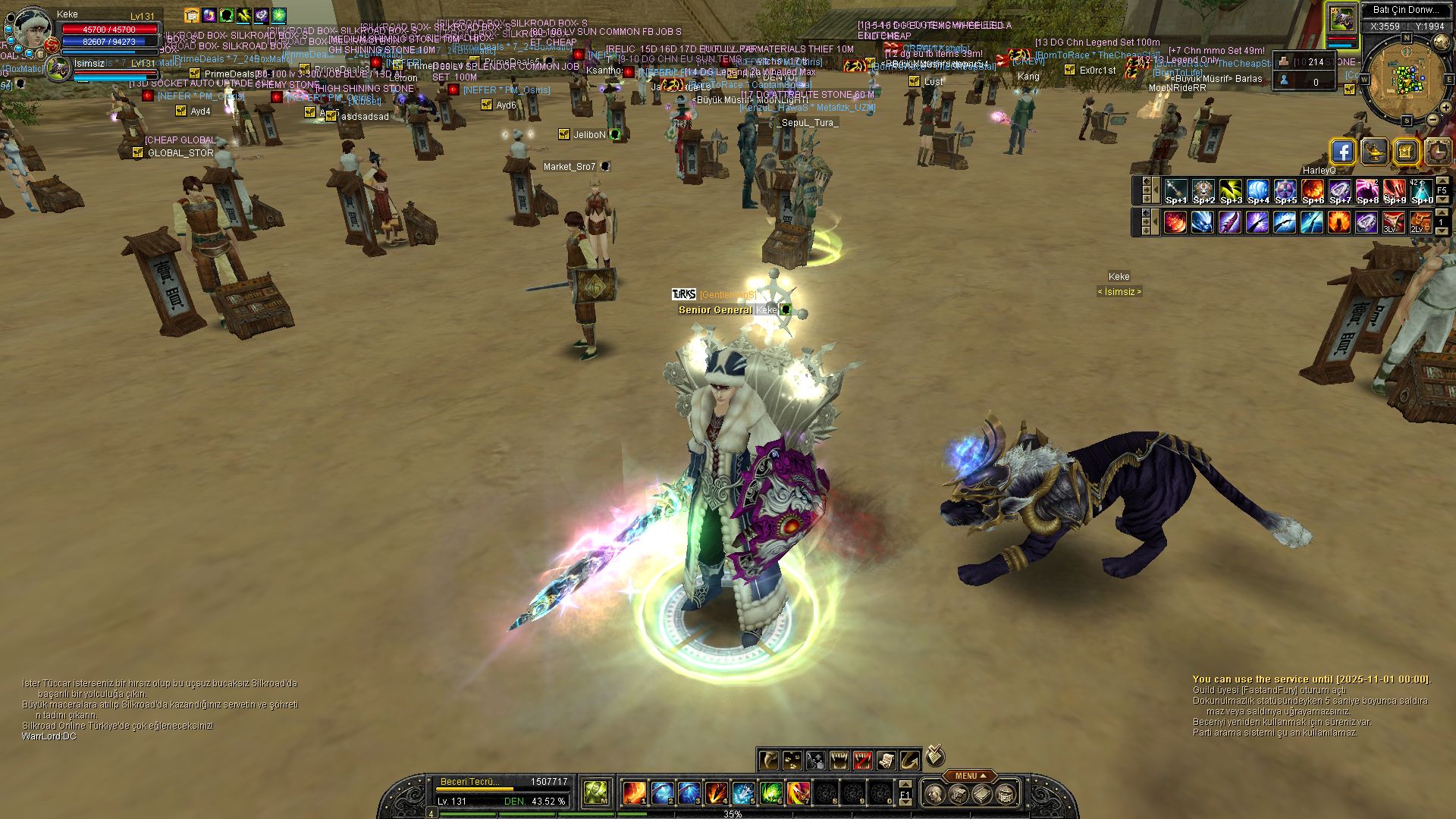The image size is (1456, 819).
Task: Open the golden magic lamp icon
Action: click(x=1374, y=152)
